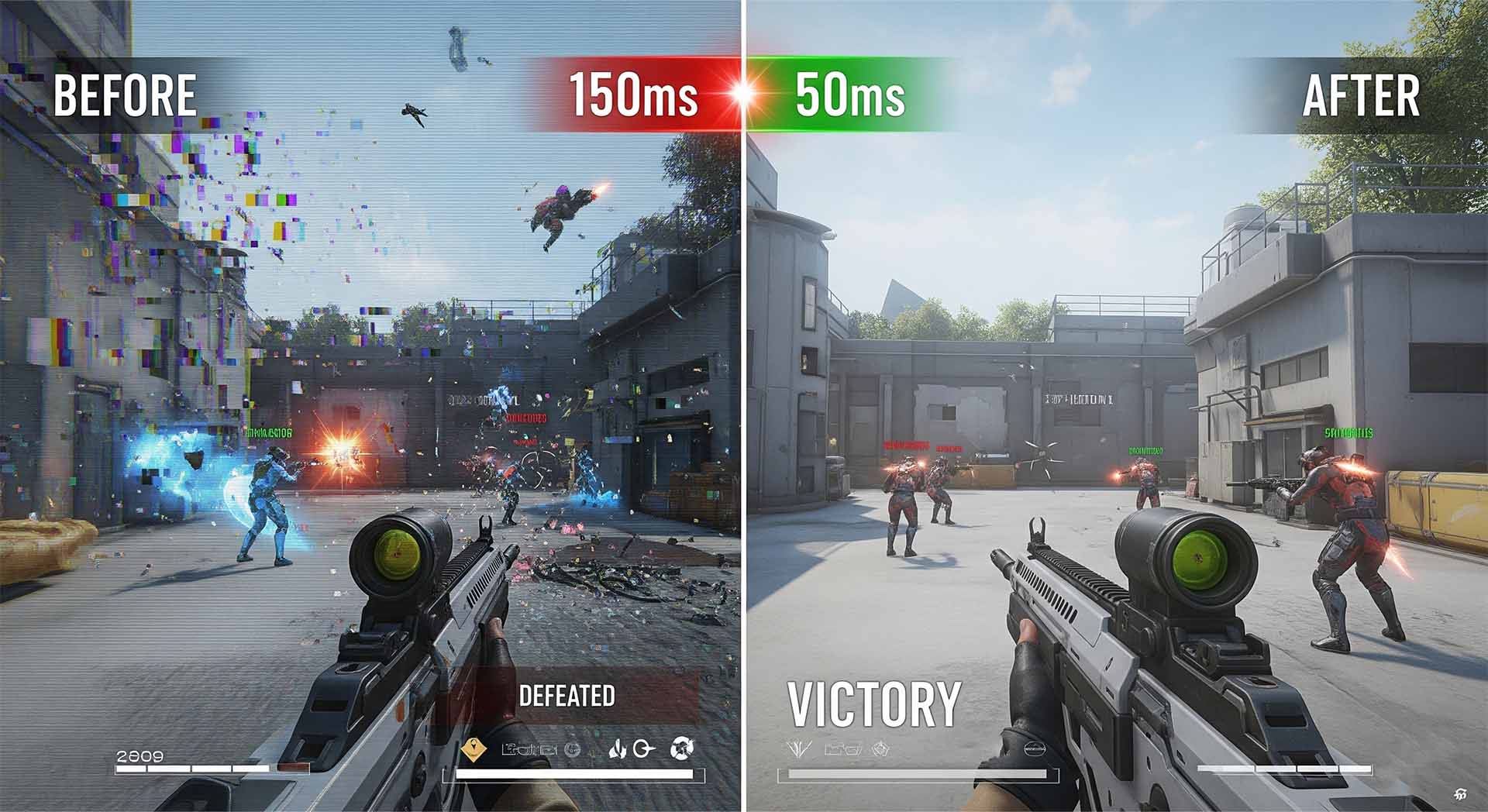Screen dimensions: 1488x812
Task: Click the outlined pentagon emblem icon
Action: (x=879, y=749)
